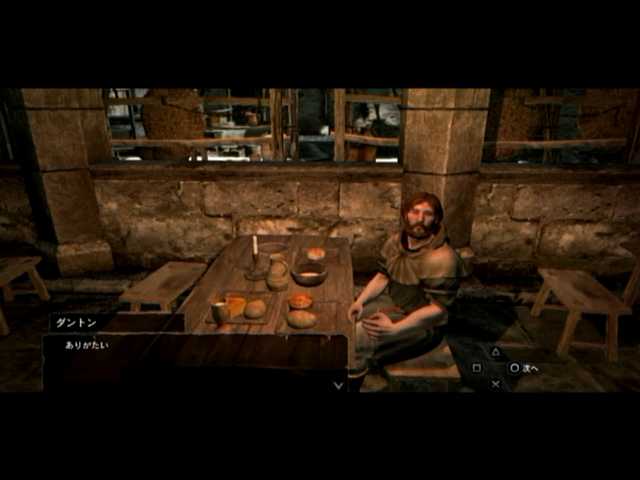Viewport: 640px width, 480px height.
Task: Advance dialogue with the down arrow indicator
Action: pyautogui.click(x=338, y=385)
